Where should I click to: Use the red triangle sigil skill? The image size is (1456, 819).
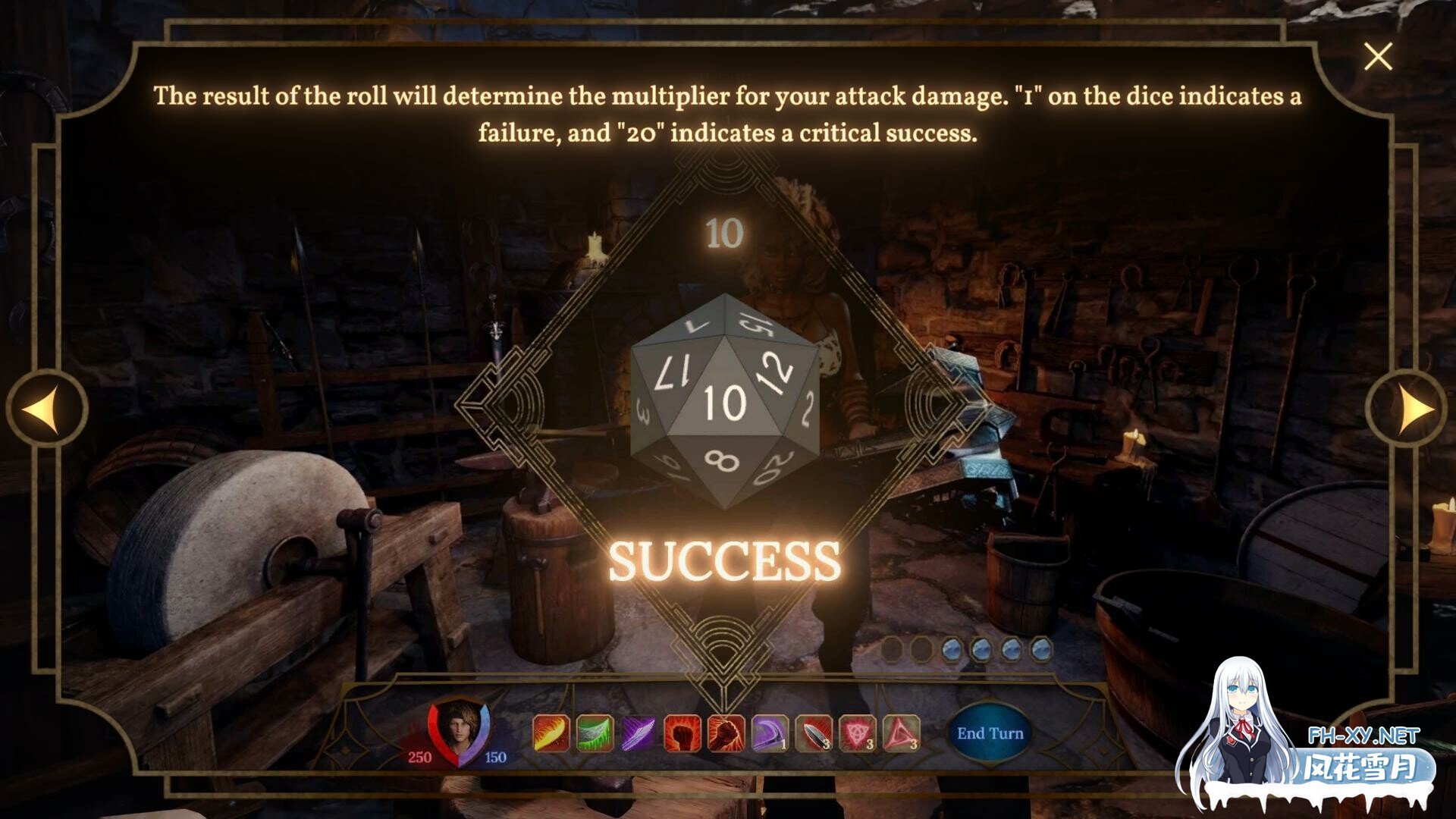coord(902,734)
